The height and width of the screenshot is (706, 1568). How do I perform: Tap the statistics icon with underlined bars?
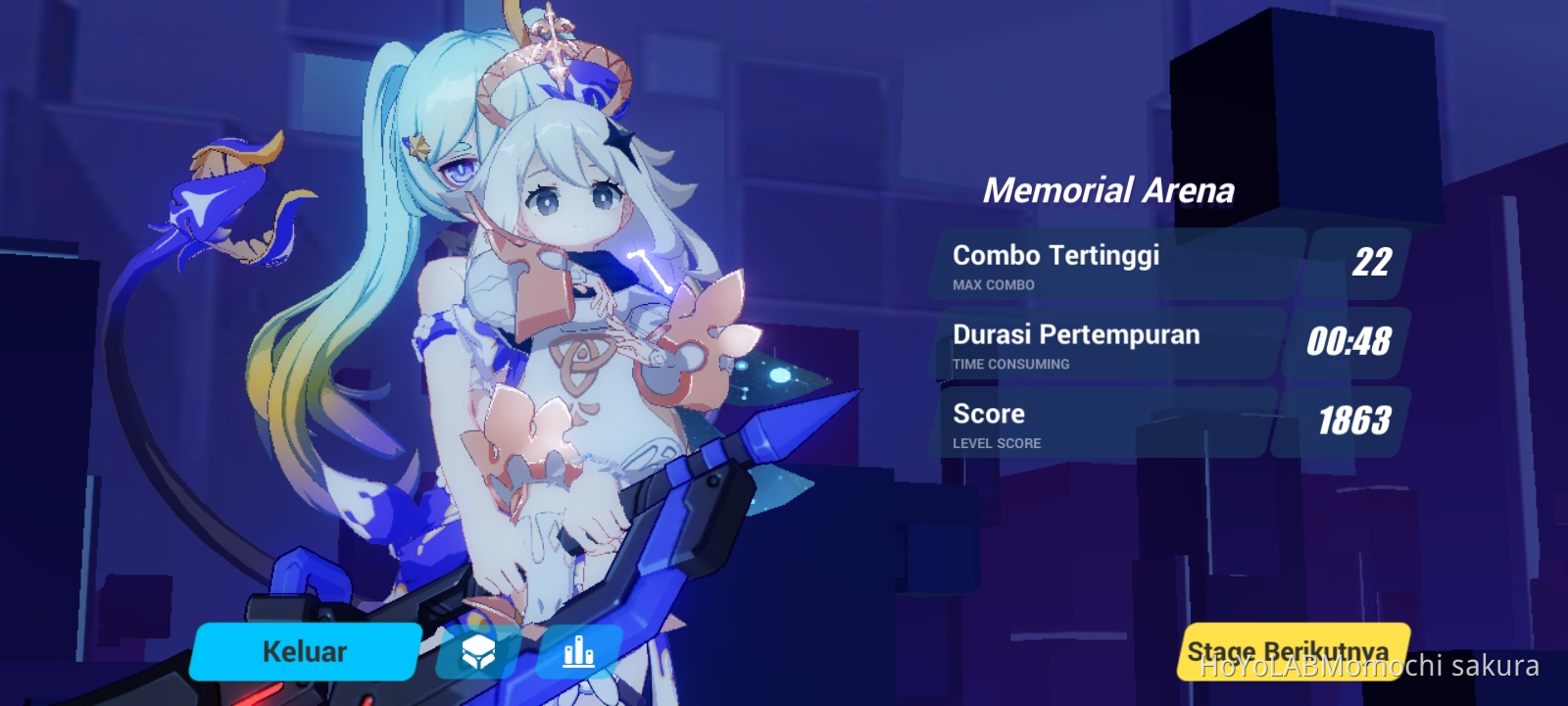tap(579, 650)
